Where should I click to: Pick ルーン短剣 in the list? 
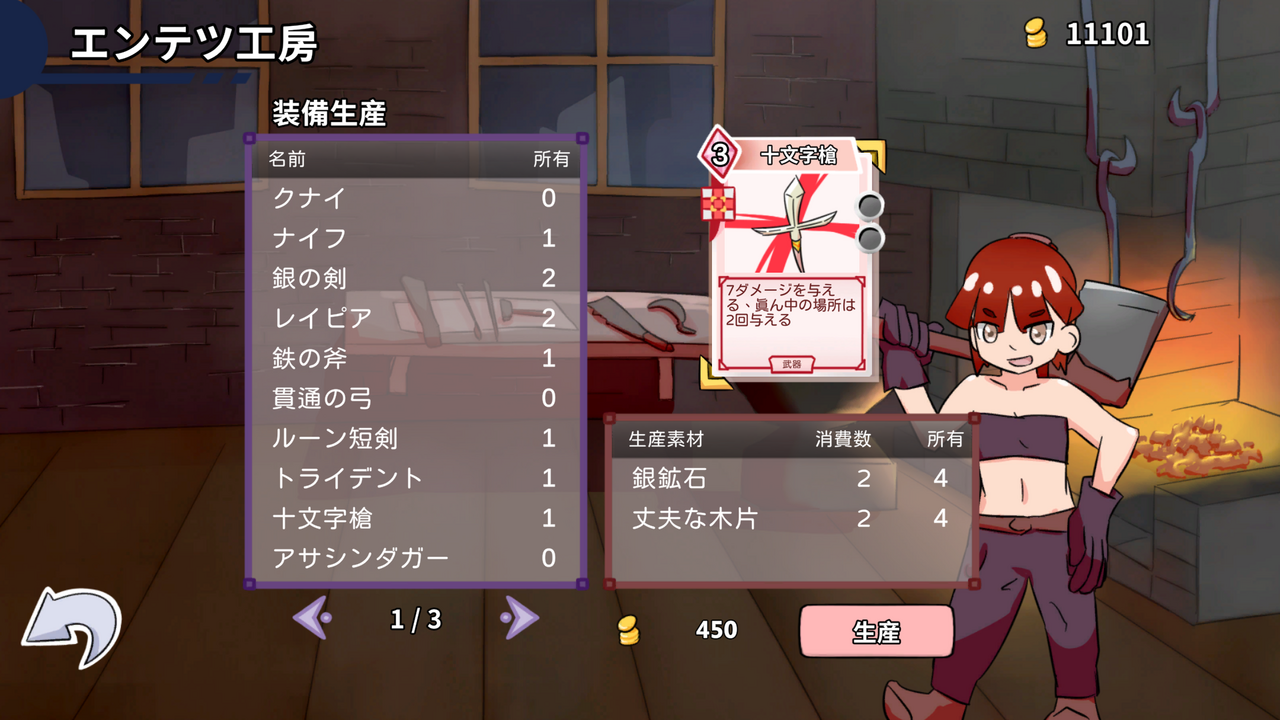[x=415, y=438]
